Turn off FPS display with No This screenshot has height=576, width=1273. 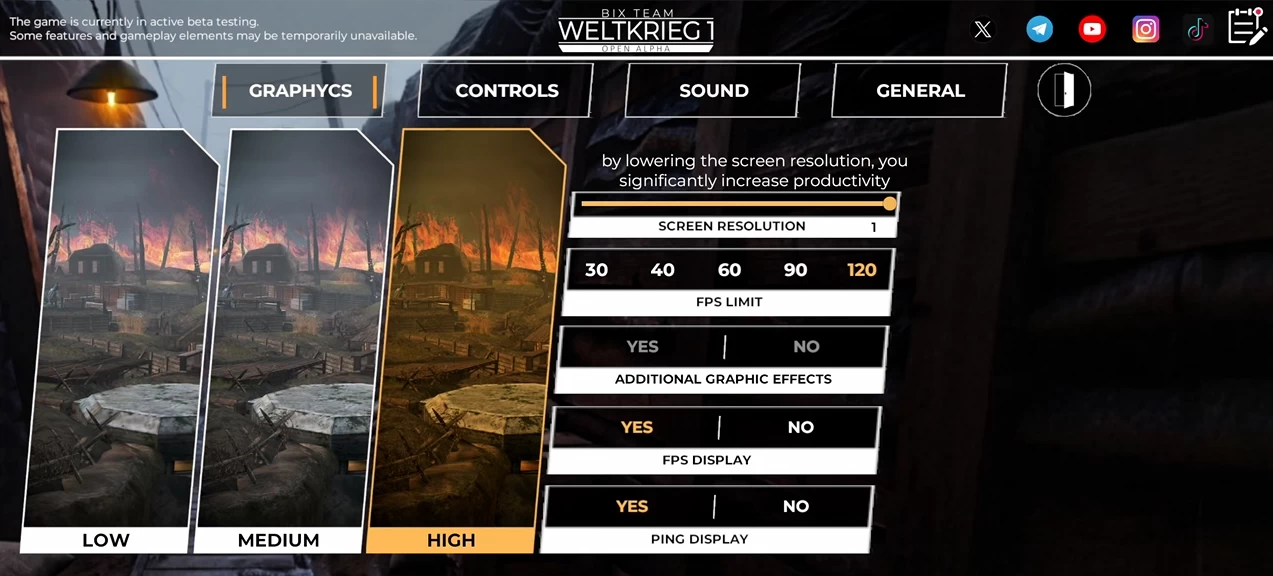pos(800,427)
